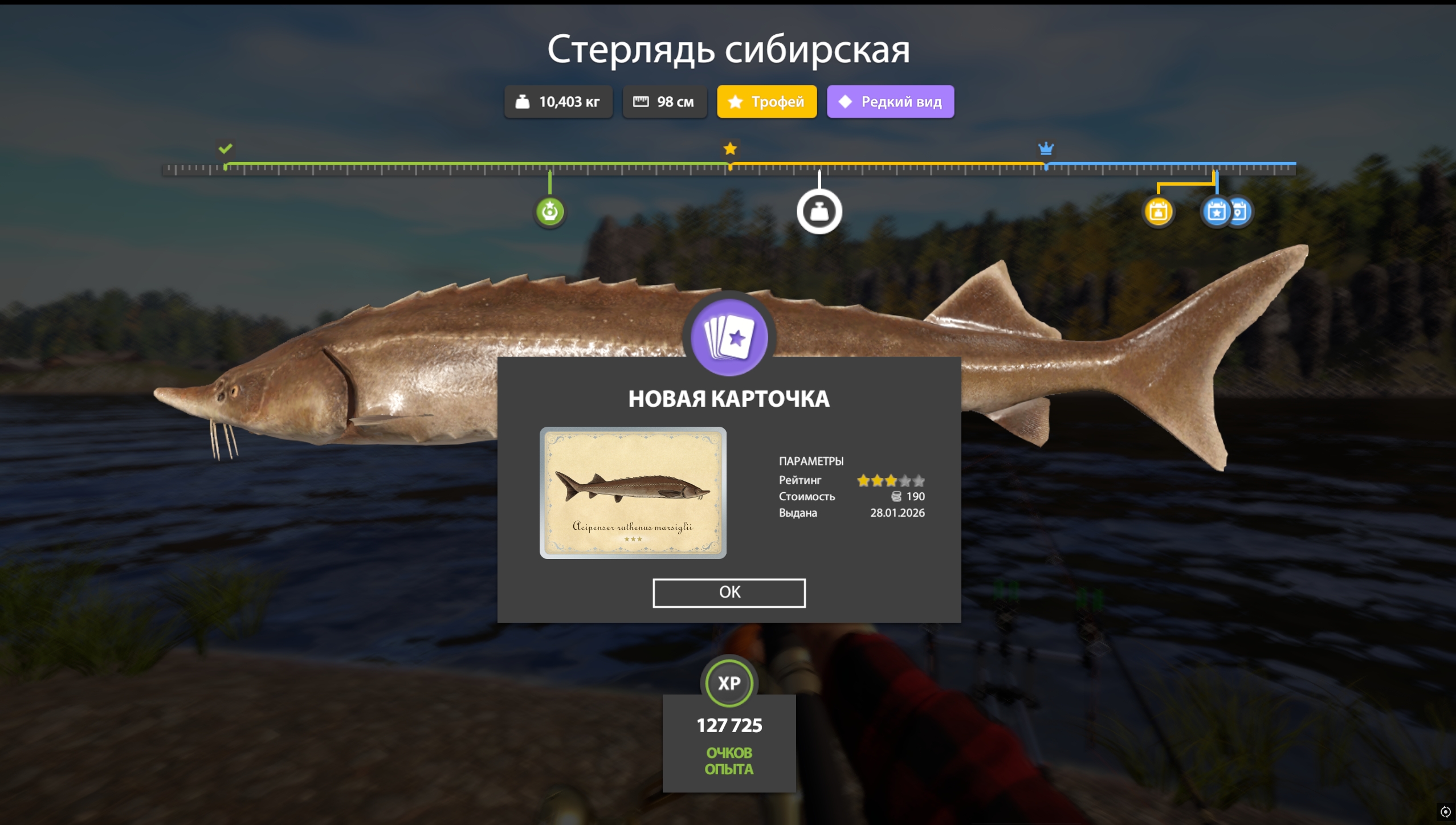Click the white weight indicator icon

coord(819,210)
